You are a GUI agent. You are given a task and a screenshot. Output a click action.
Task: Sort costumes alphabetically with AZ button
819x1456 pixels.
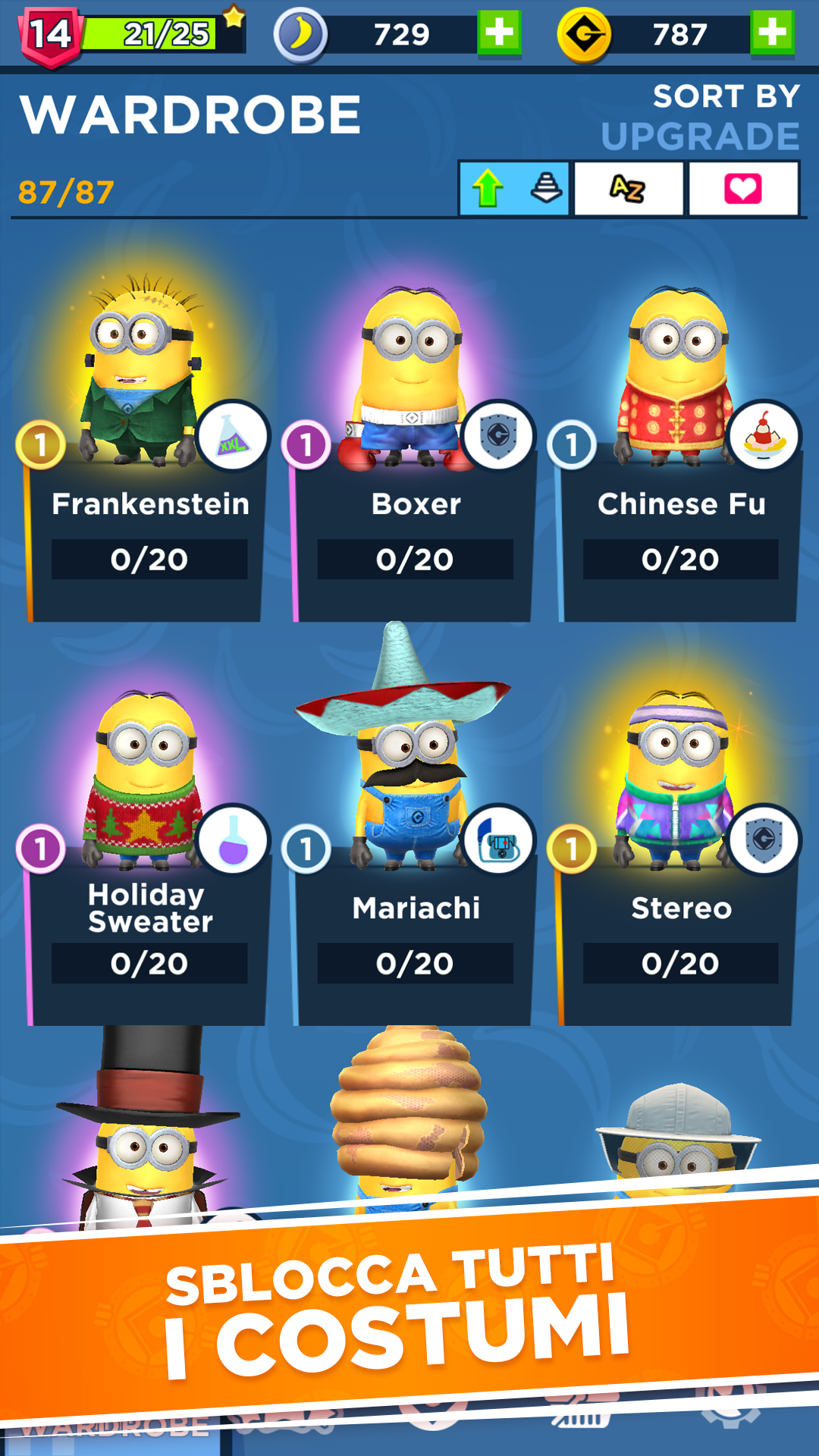(629, 188)
